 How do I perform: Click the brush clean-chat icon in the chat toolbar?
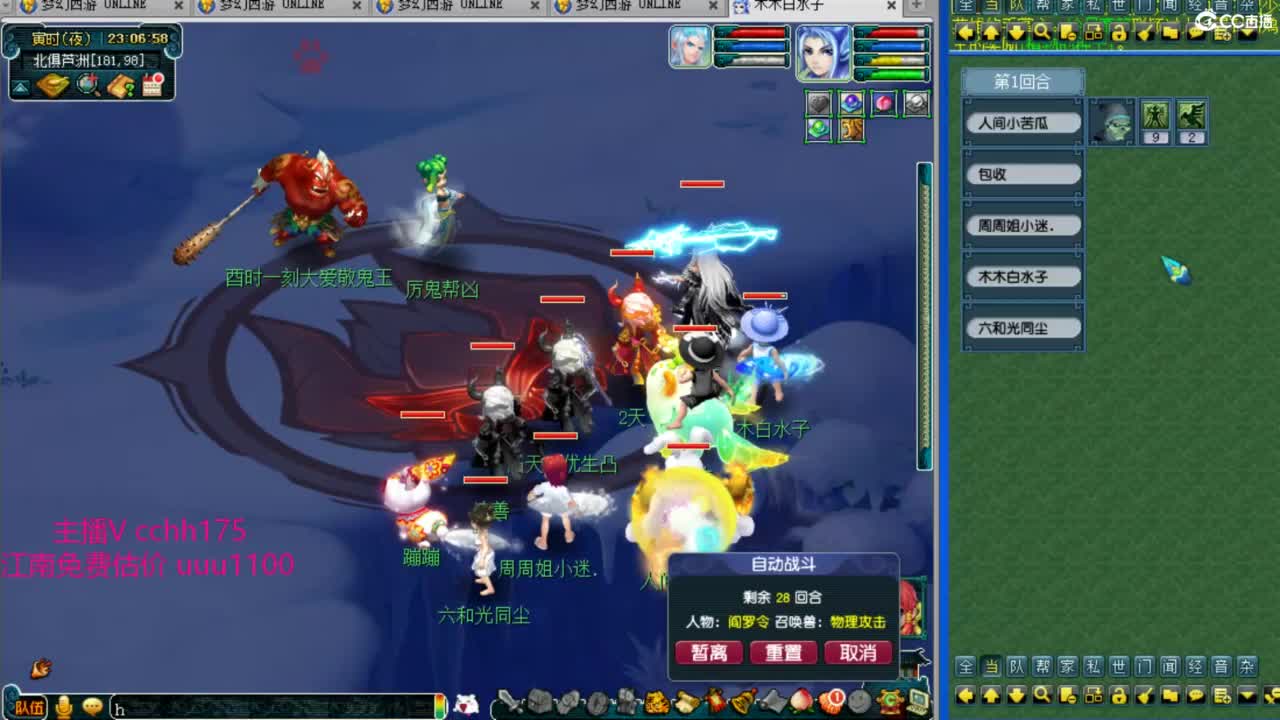pyautogui.click(x=1144, y=695)
